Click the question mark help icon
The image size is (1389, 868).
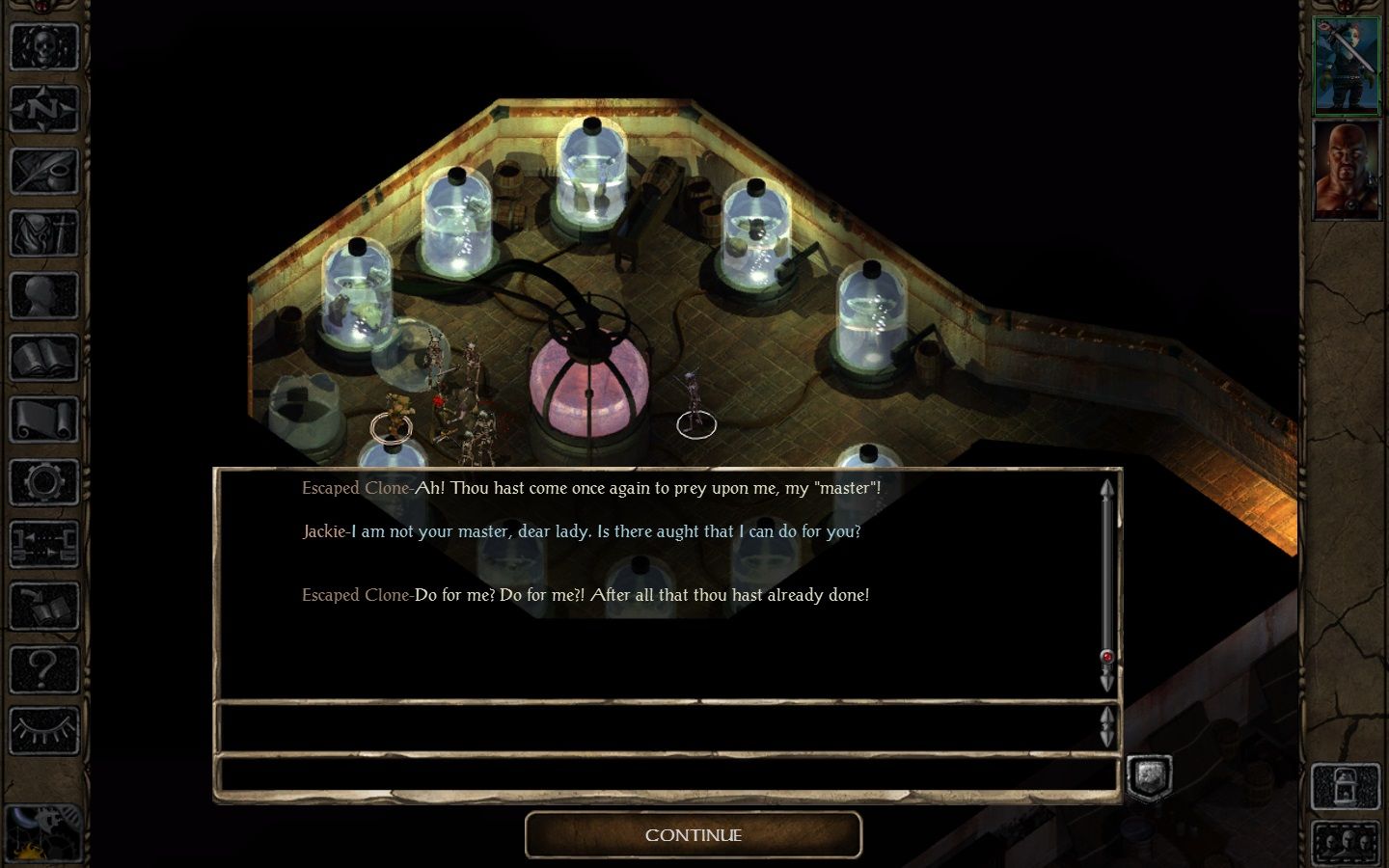(x=43, y=668)
